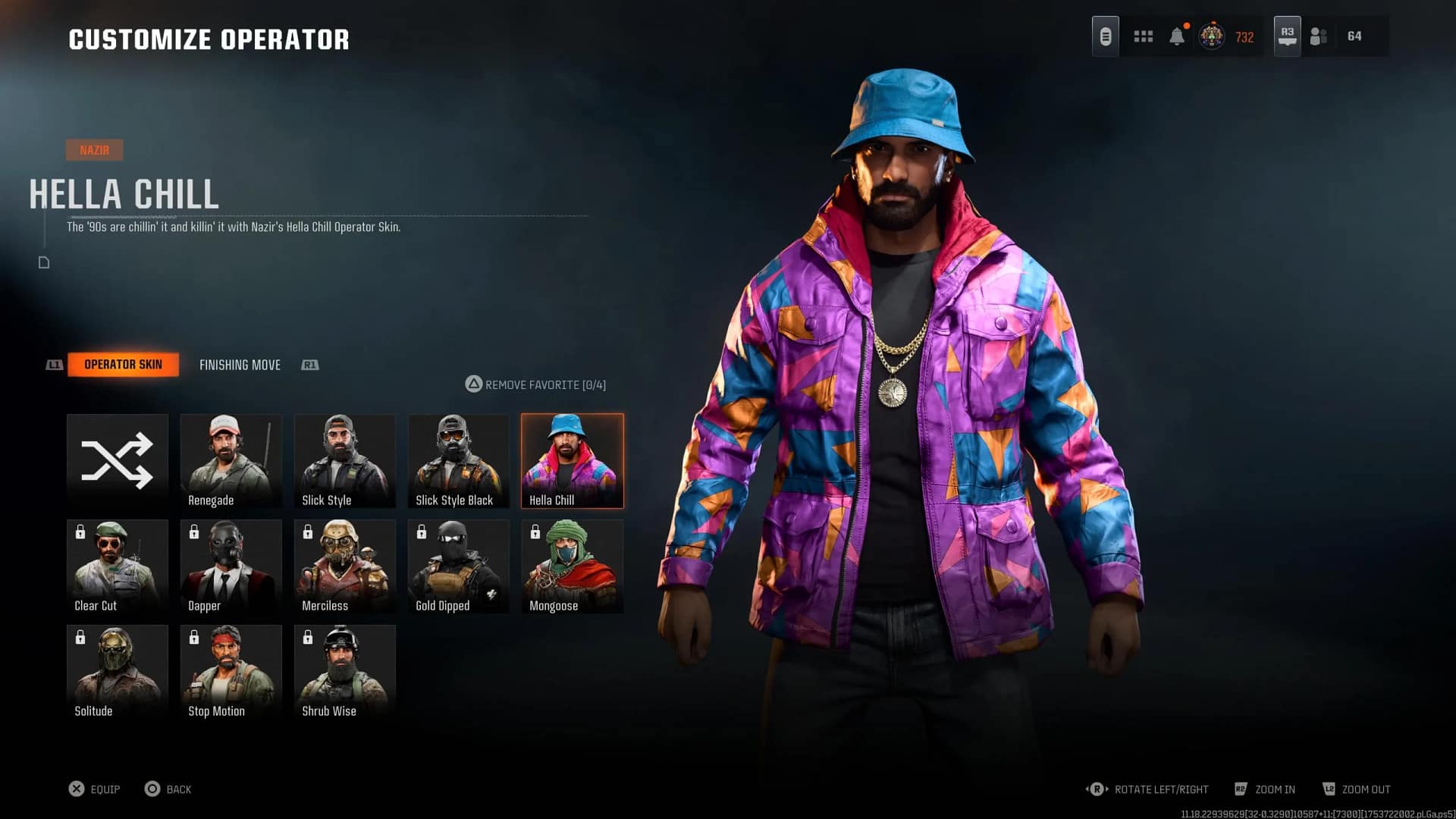Choose the Mongoose operator skin
1456x819 pixels.
[572, 566]
